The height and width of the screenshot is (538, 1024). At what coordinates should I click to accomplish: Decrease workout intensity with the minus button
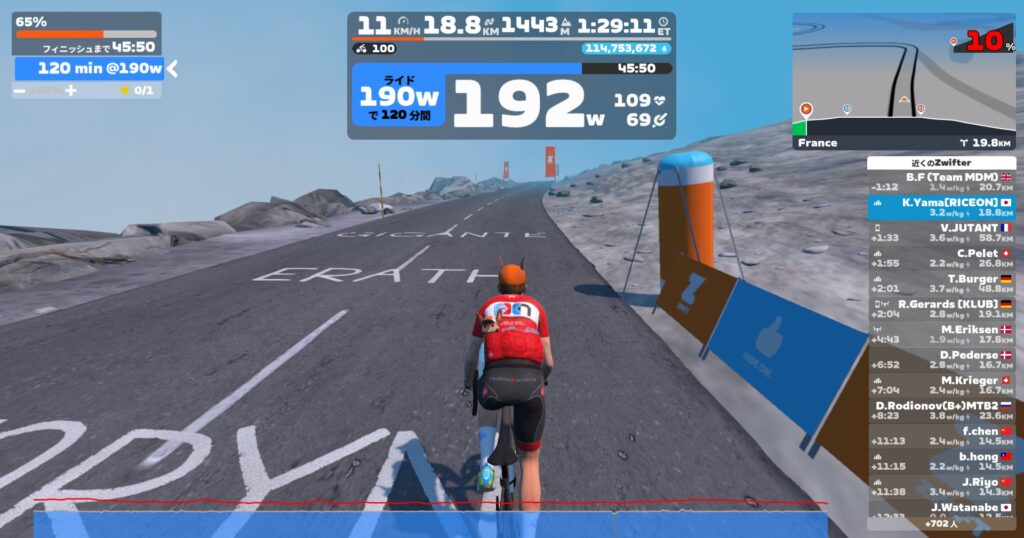[19, 90]
